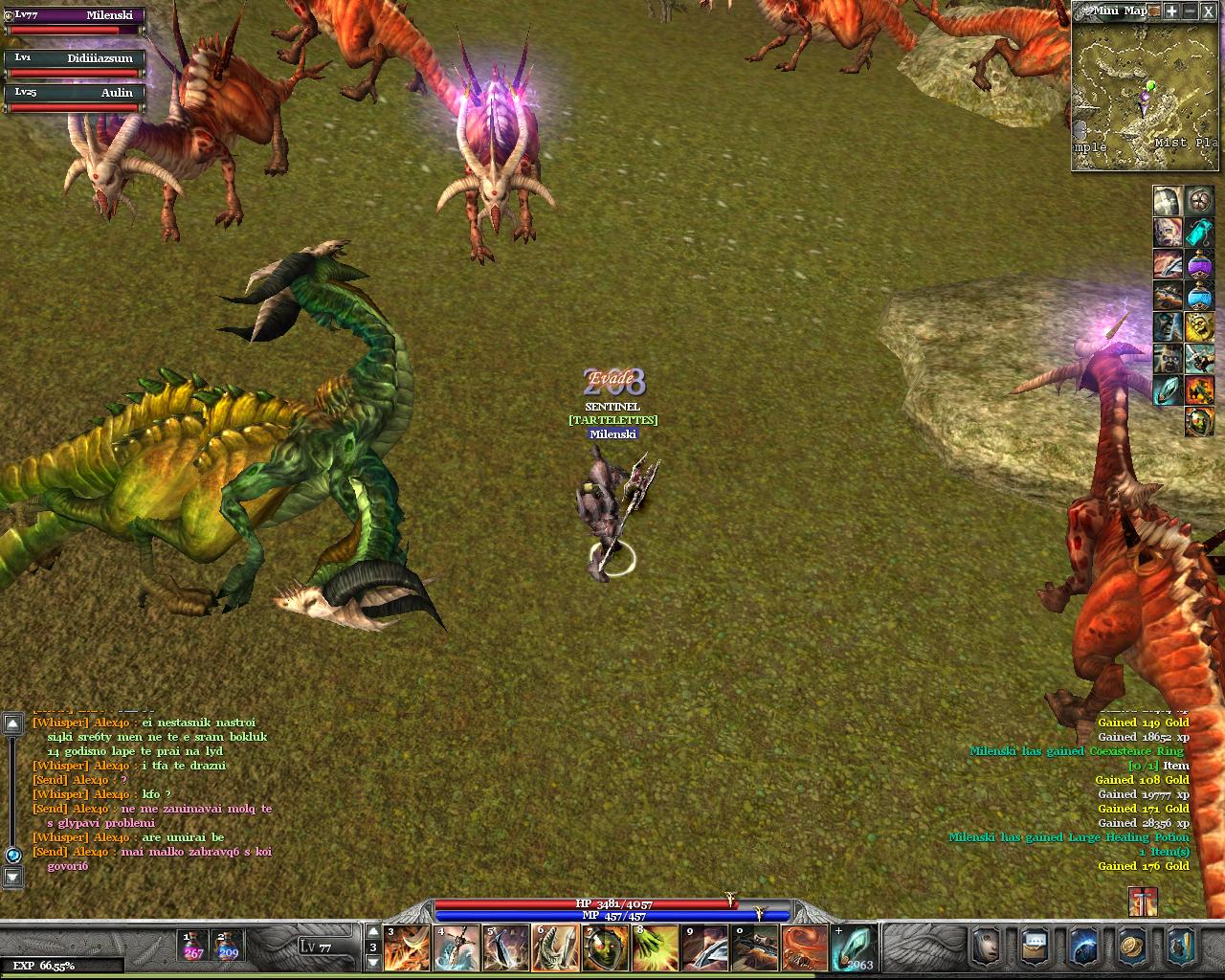Viewport: 1225px width, 980px height.
Task: Click on the mini map terrain view
Action: [x=1145, y=96]
